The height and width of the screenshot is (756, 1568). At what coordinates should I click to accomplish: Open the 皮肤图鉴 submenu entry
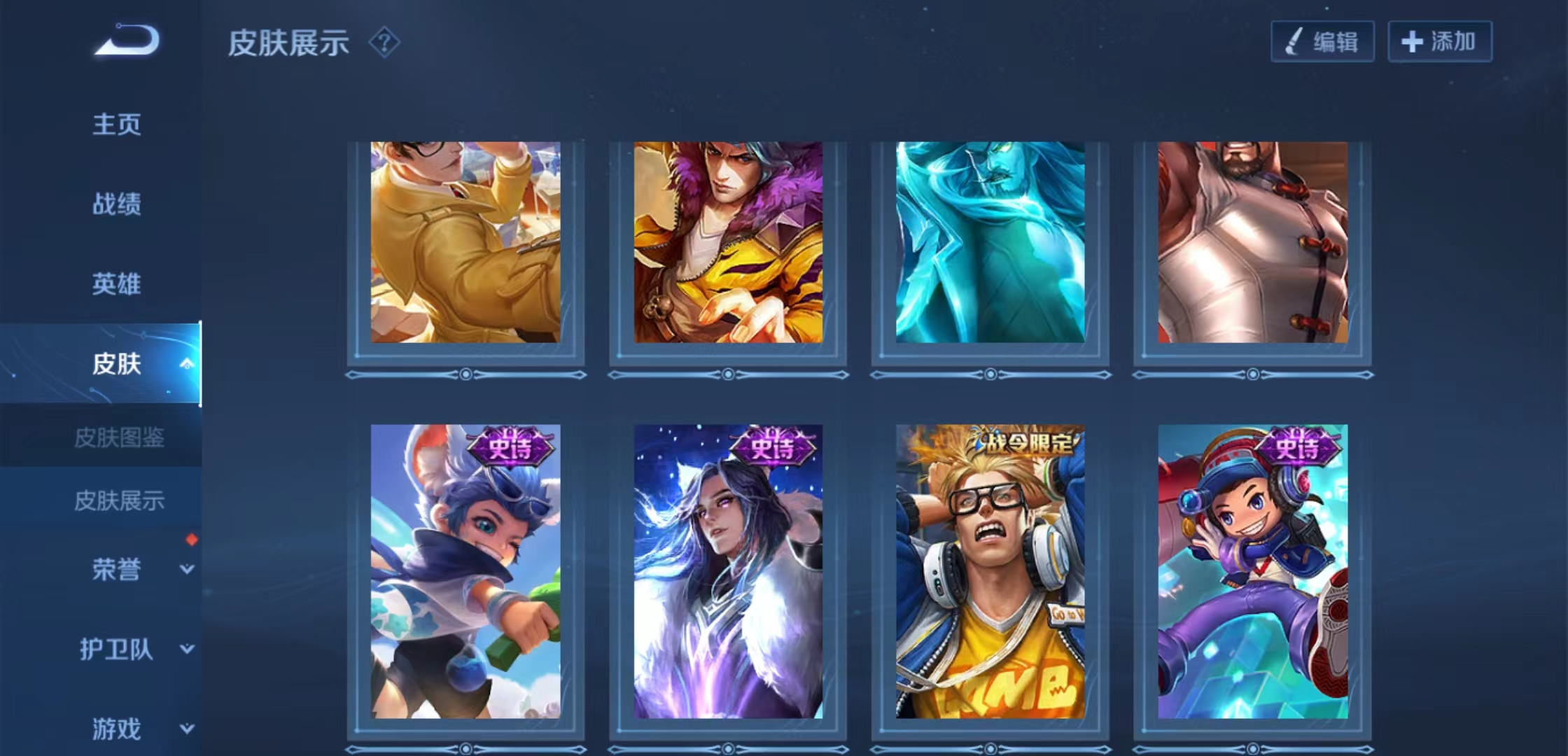(119, 438)
